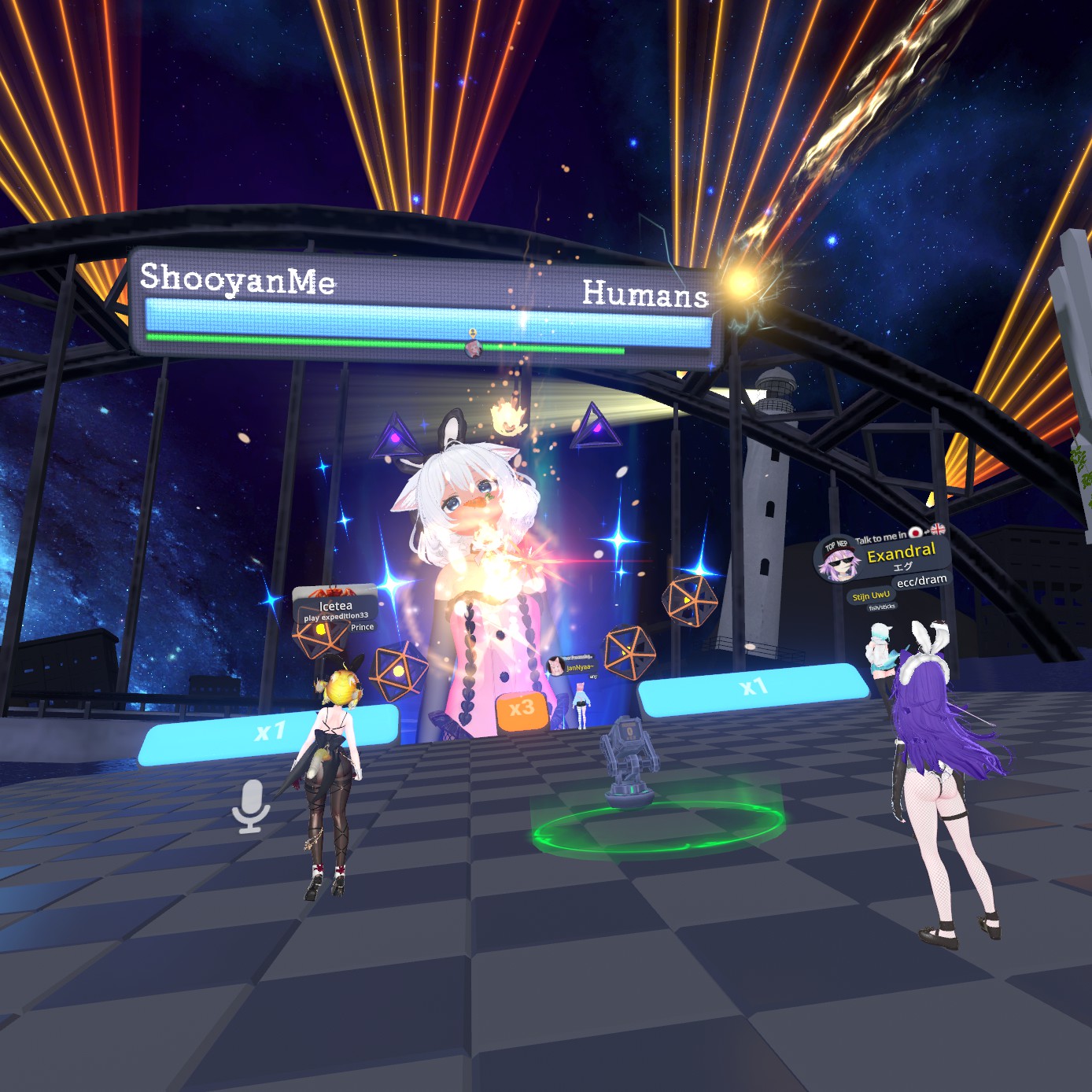The height and width of the screenshot is (1092, 1092).
Task: Toggle the microphone mute icon
Action: point(251,806)
